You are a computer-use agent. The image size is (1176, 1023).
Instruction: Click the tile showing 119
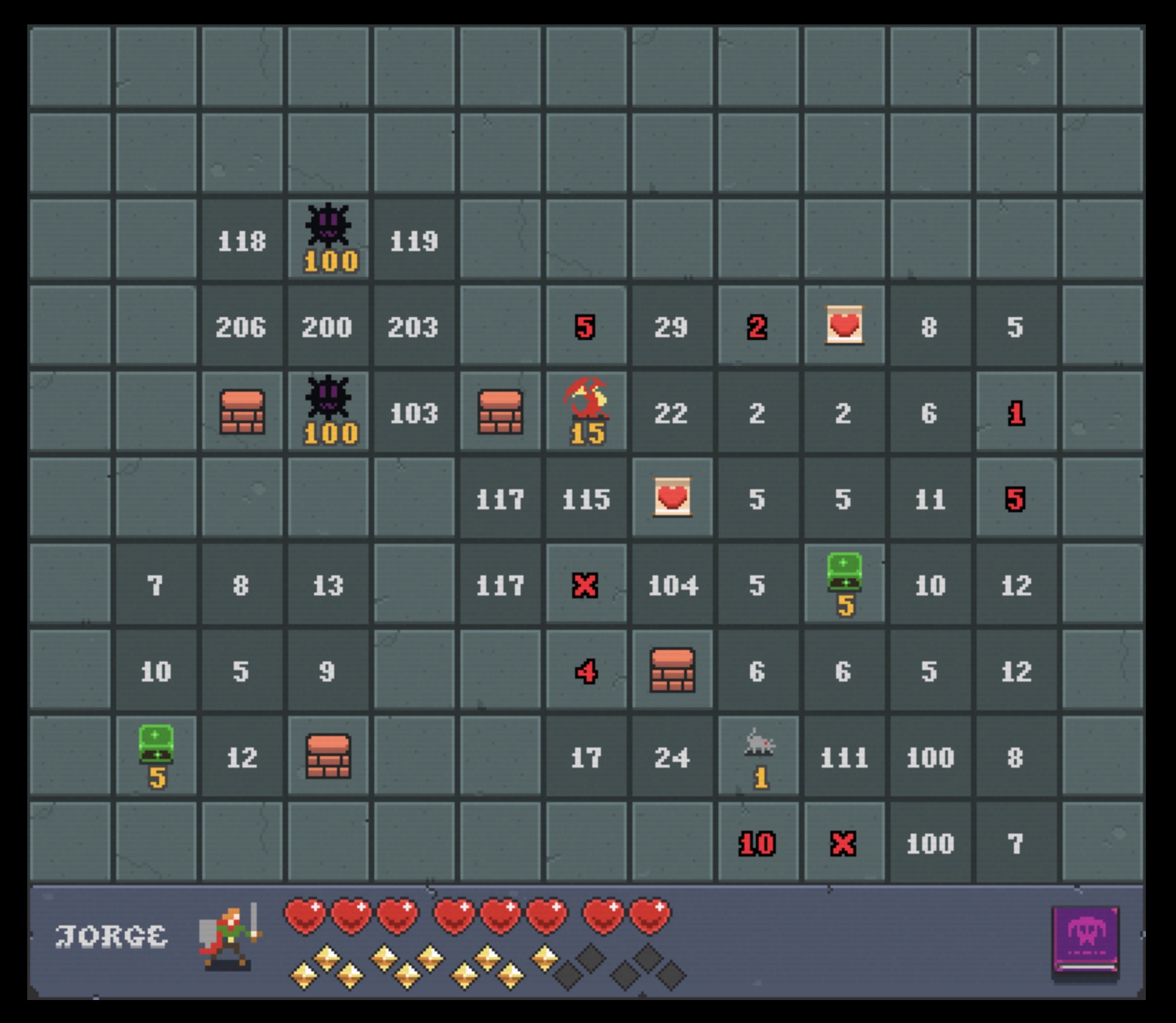tap(414, 241)
